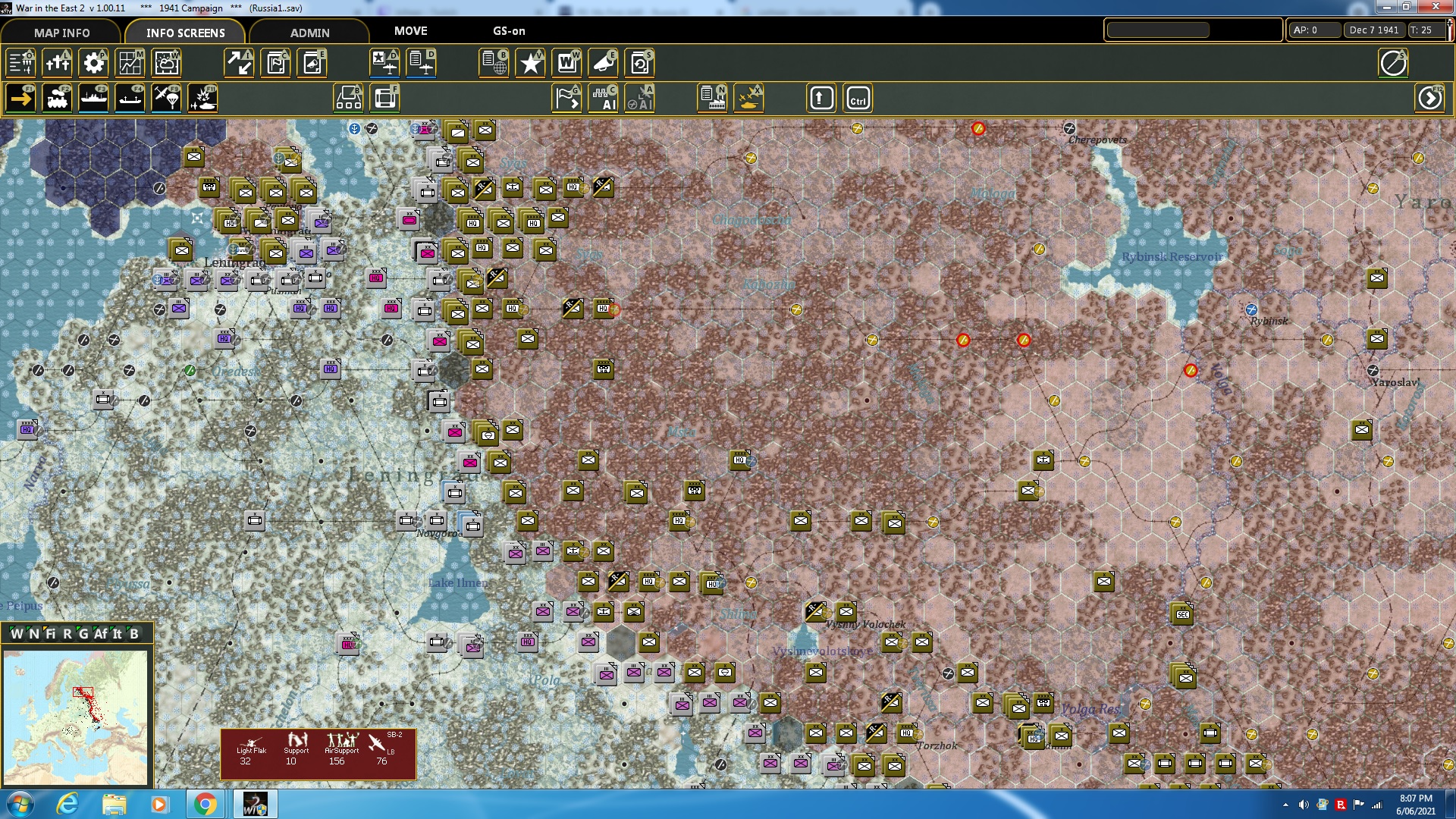Open the game Preferences gear icon
This screenshot has width=1456, height=819.
[93, 63]
